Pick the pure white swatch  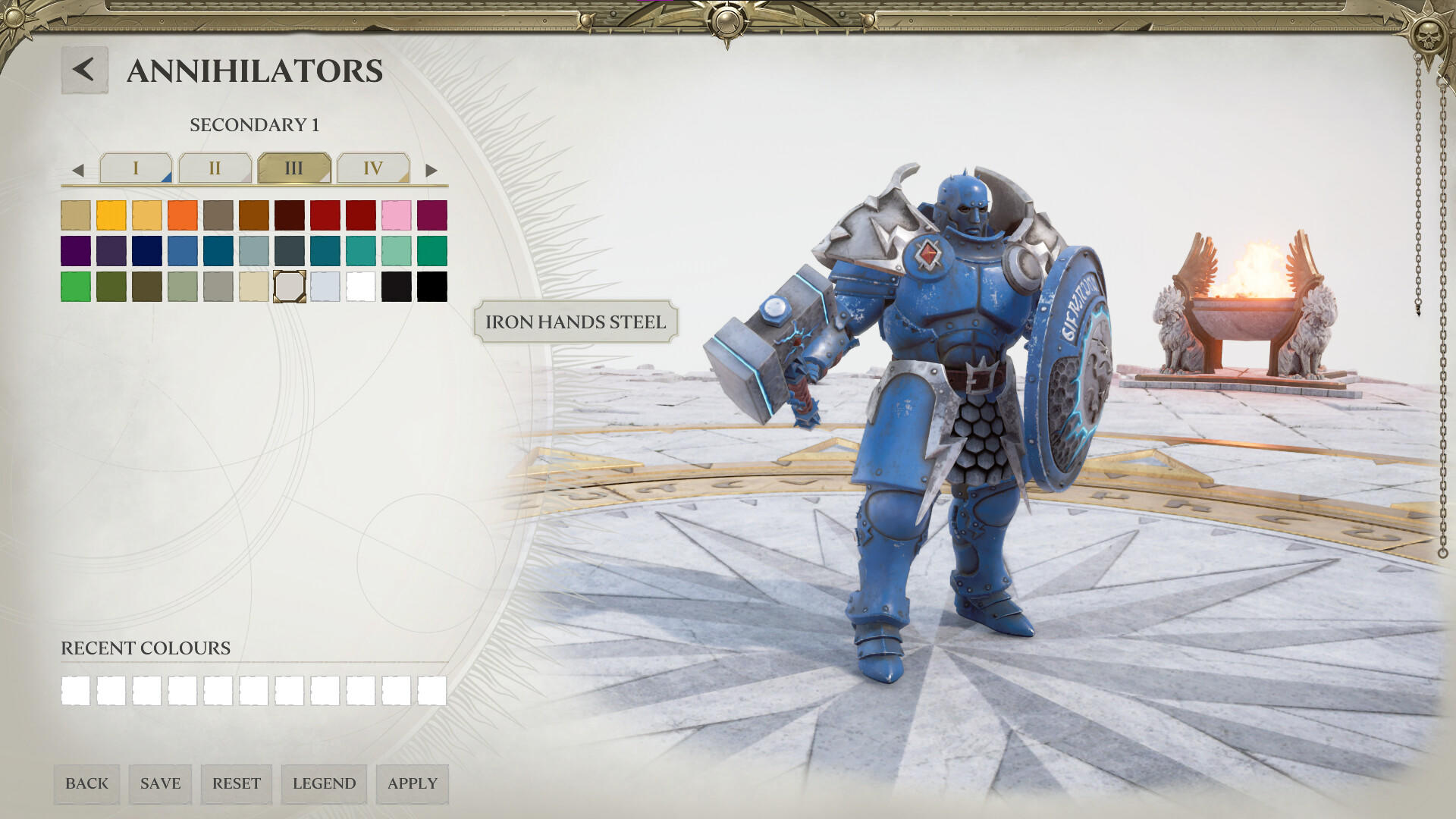(361, 286)
